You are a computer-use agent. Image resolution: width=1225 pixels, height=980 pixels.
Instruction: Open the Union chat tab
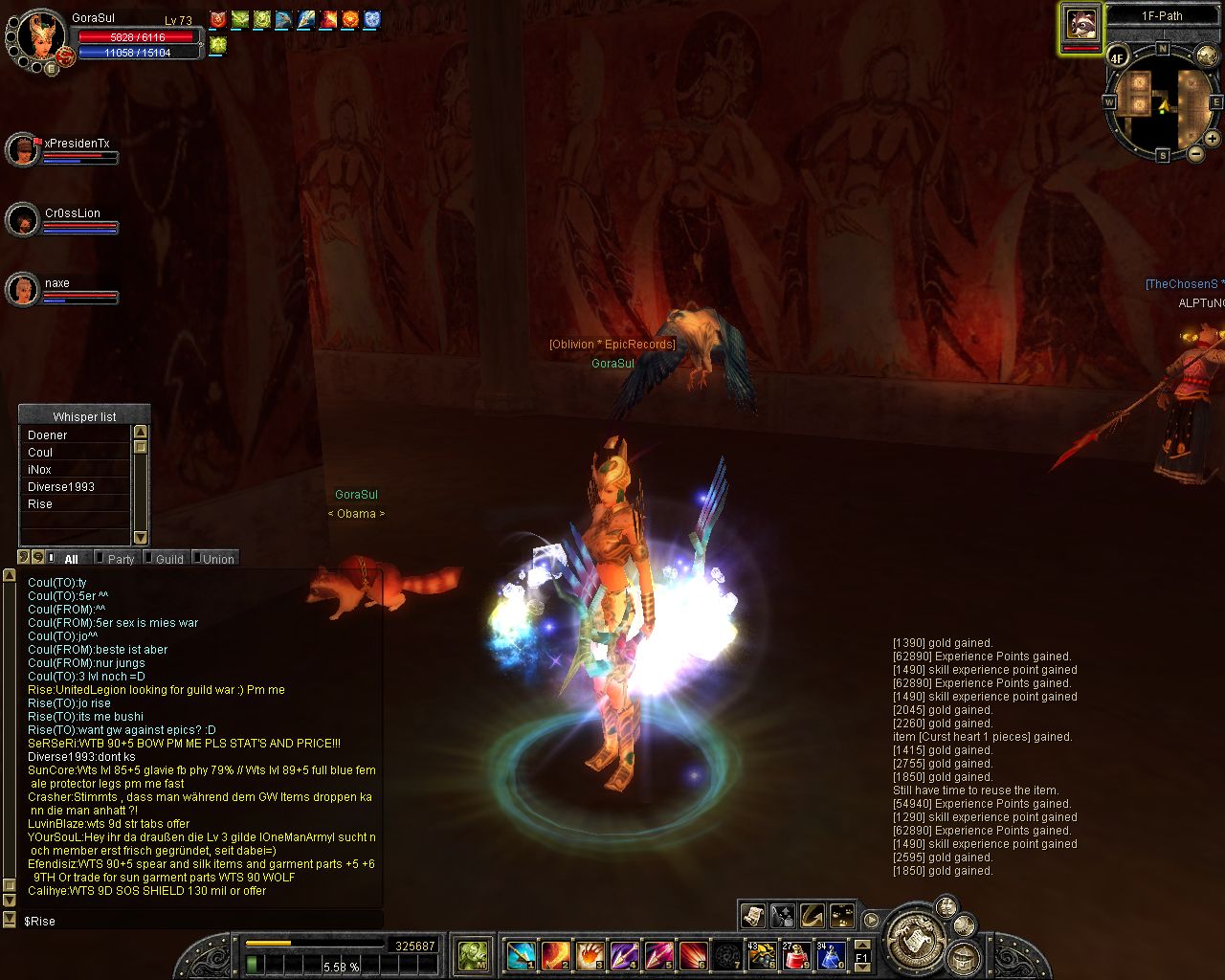pyautogui.click(x=217, y=559)
